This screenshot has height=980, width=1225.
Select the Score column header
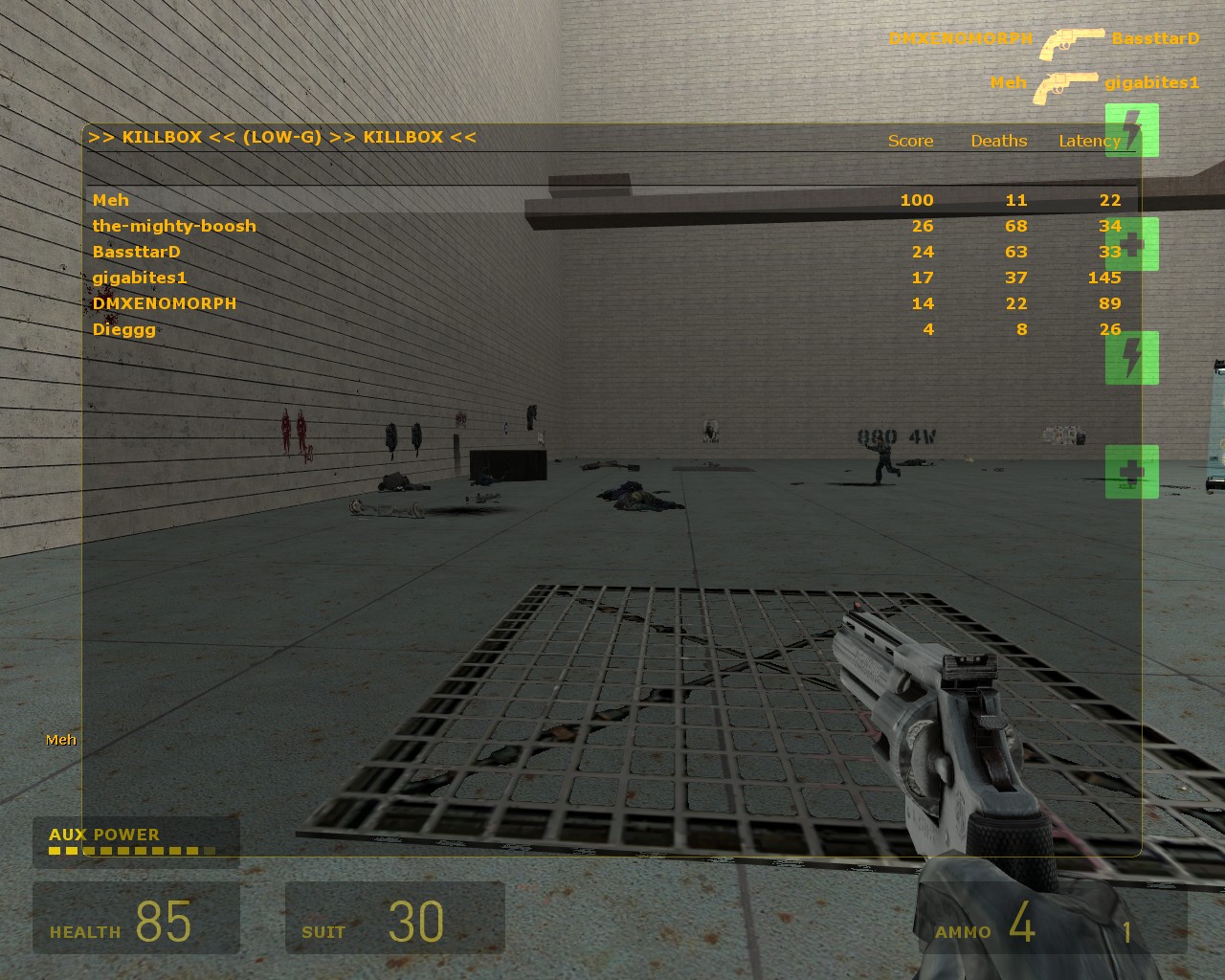coord(910,141)
